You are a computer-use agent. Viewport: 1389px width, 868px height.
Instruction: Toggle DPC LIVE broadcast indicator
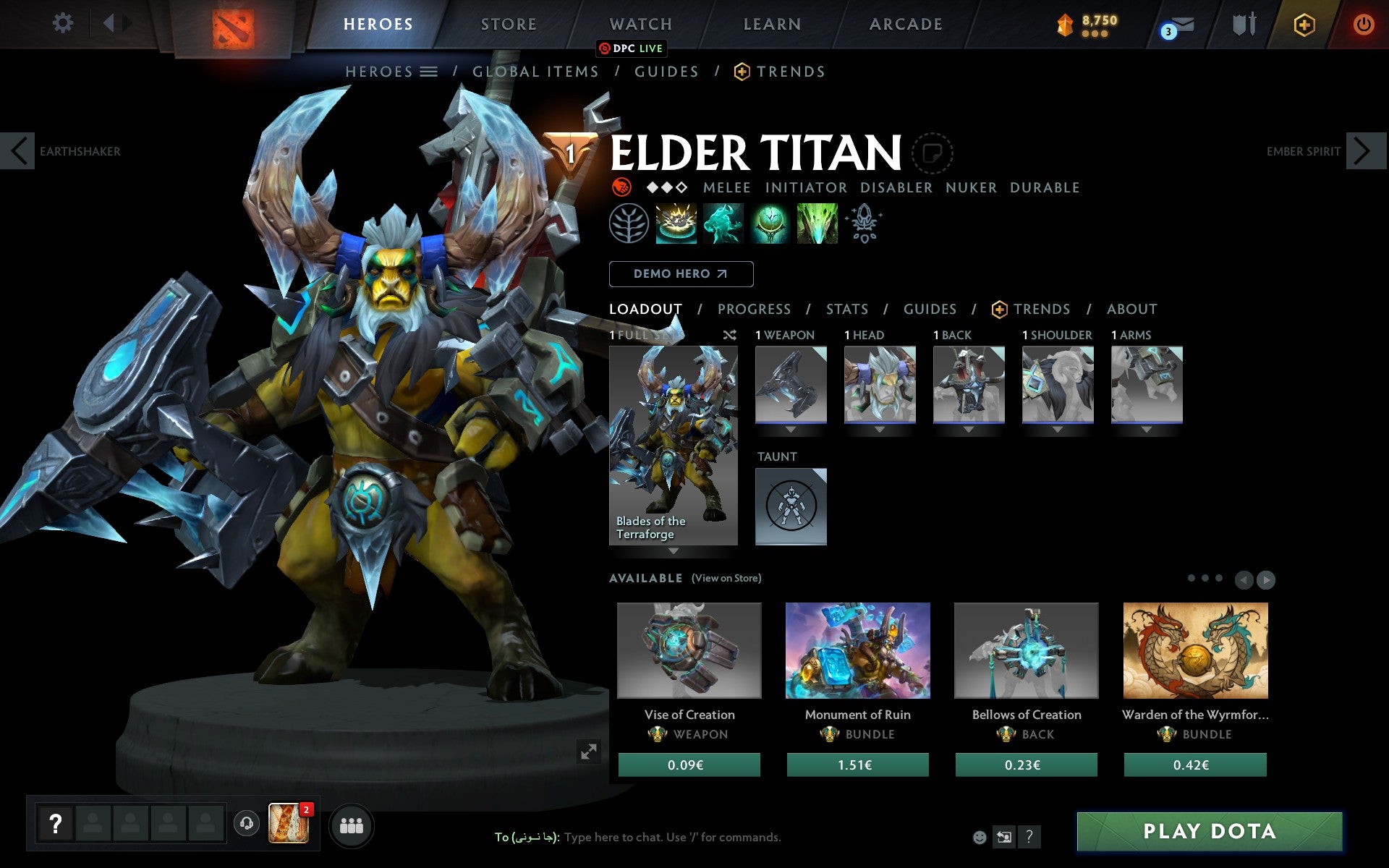[631, 48]
